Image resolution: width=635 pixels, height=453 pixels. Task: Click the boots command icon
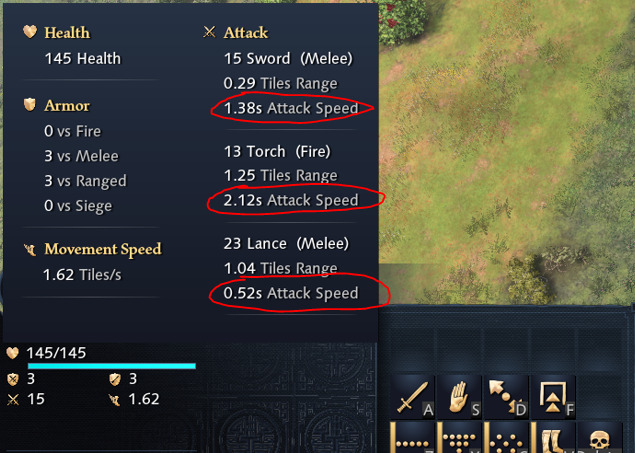click(x=551, y=439)
